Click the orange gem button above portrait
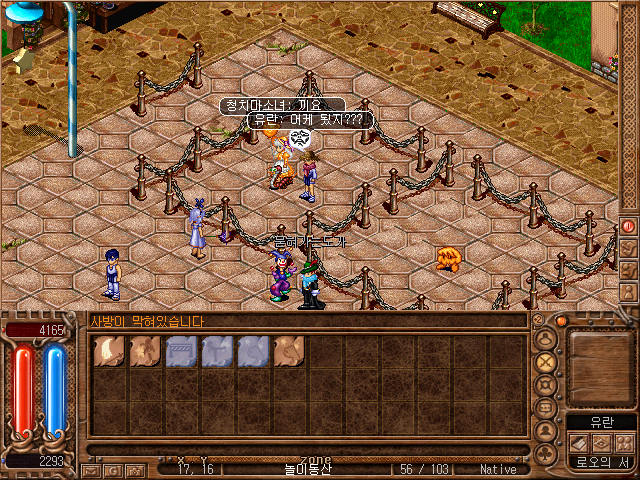The image size is (640, 480). pyautogui.click(x=561, y=322)
